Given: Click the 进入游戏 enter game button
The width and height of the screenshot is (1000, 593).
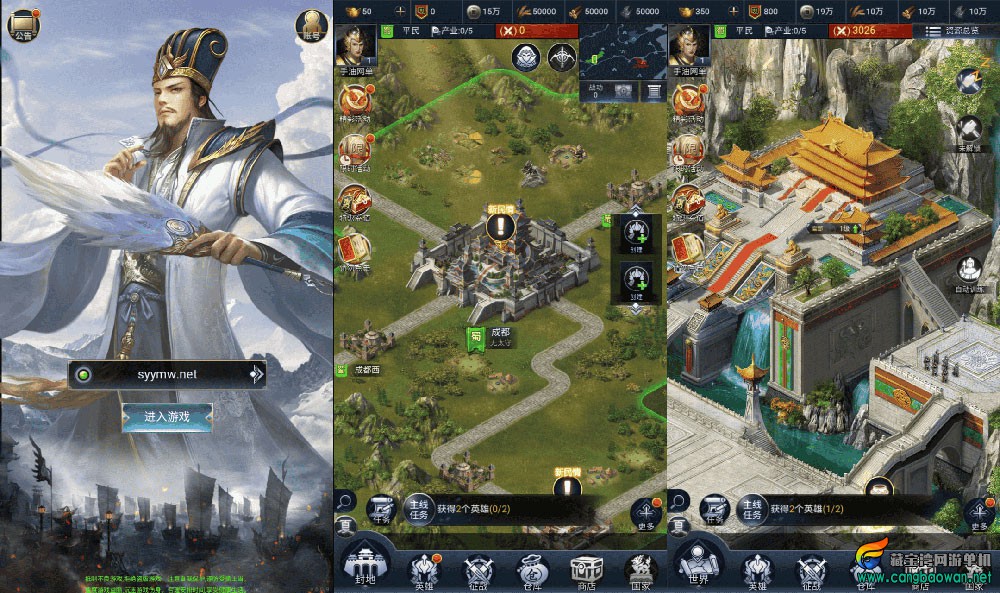Looking at the screenshot, I should click(x=166, y=417).
